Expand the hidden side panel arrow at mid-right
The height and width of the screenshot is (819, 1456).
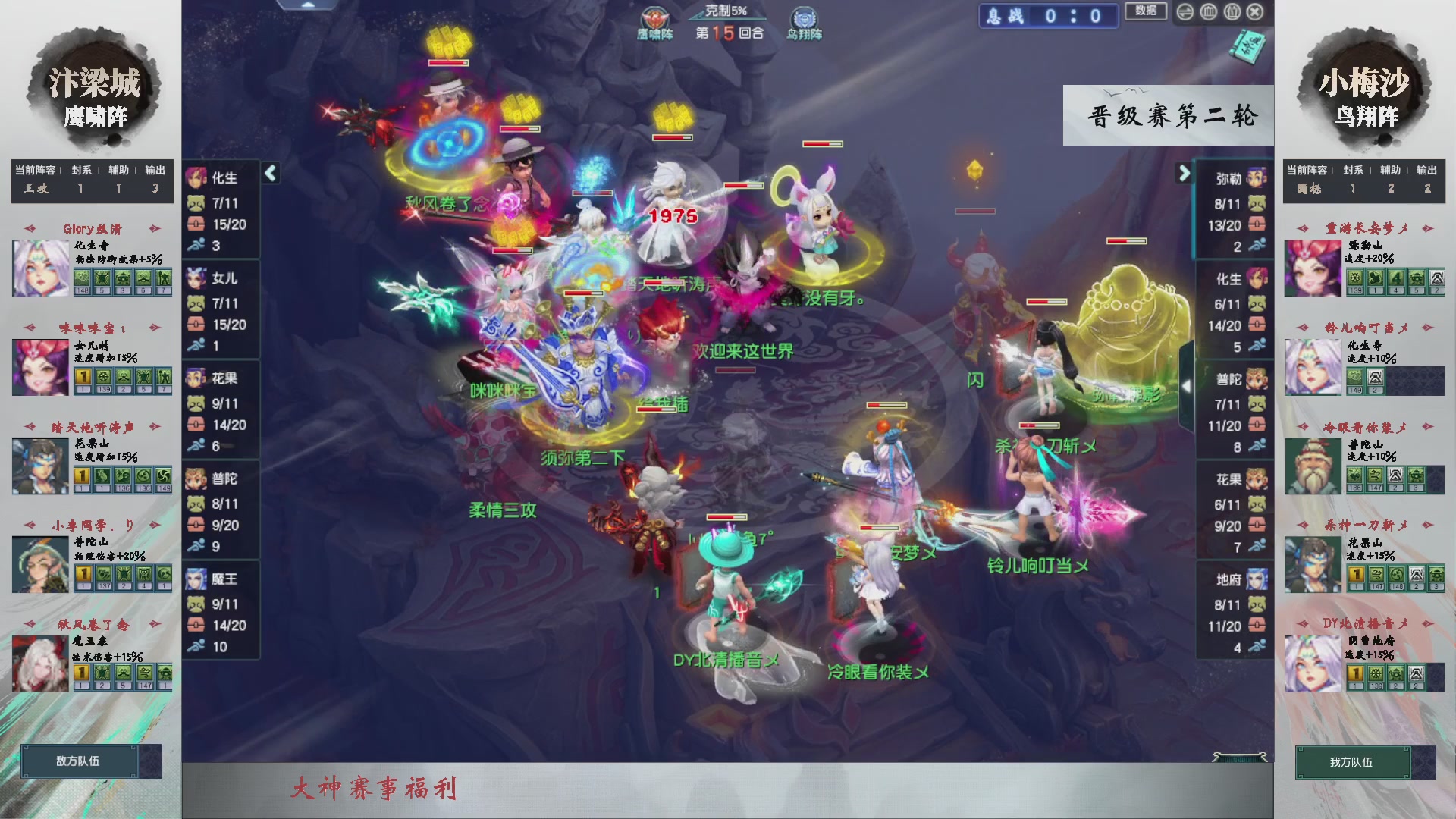coord(1187,384)
